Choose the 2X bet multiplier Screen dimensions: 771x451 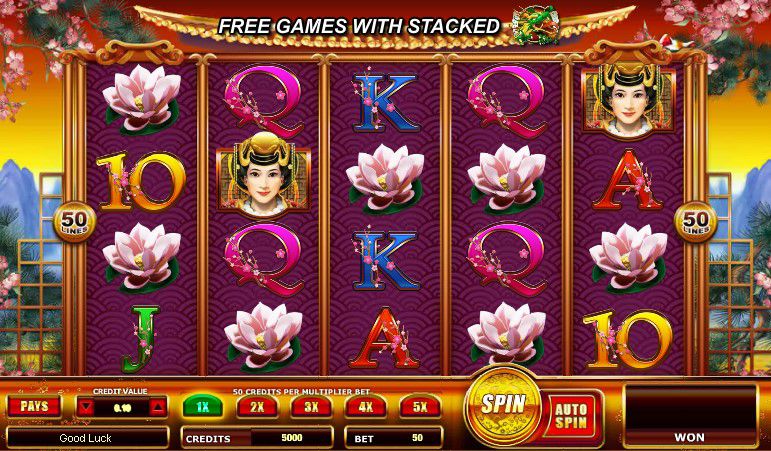[256, 407]
